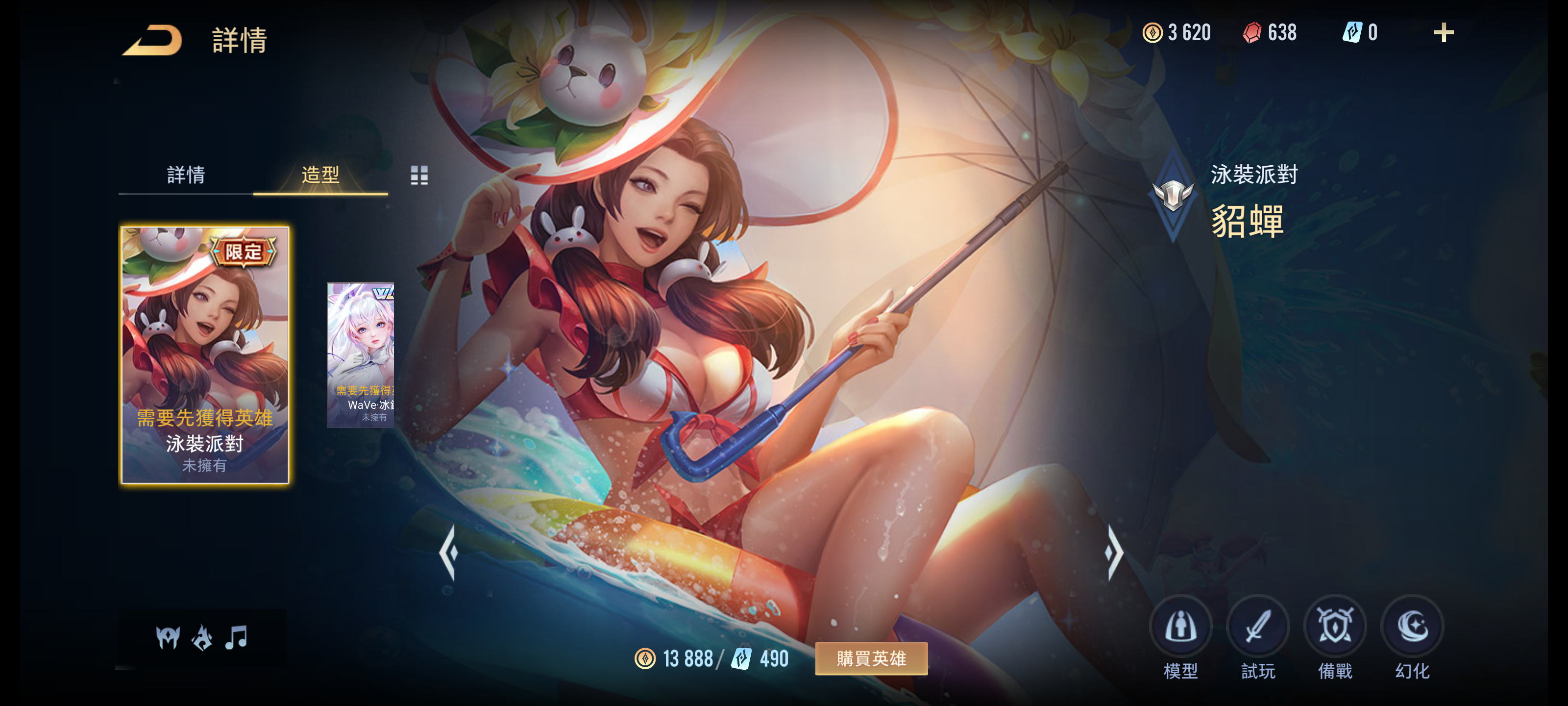This screenshot has height=706, width=1568.
Task: Open the grid view of skins
Action: [420, 176]
